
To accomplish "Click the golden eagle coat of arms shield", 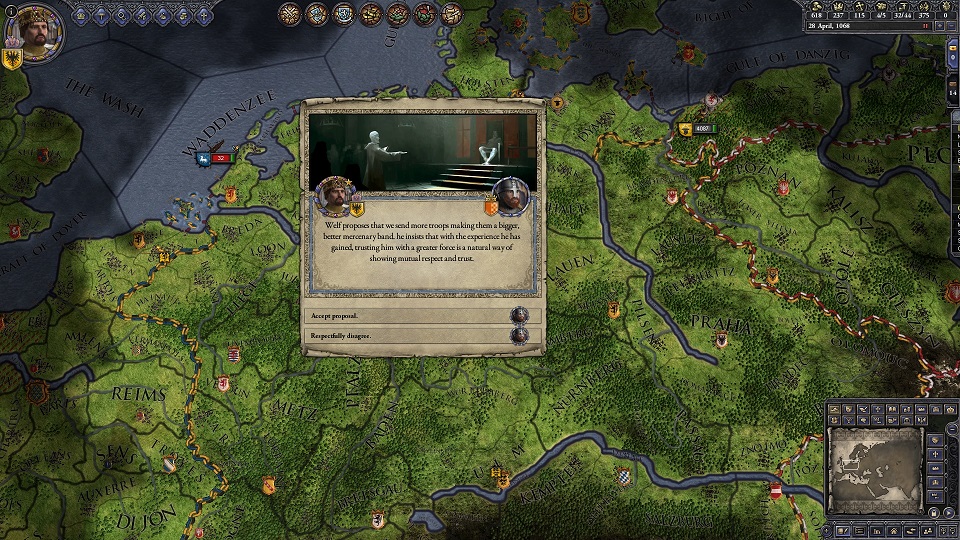I will click(x=13, y=58).
